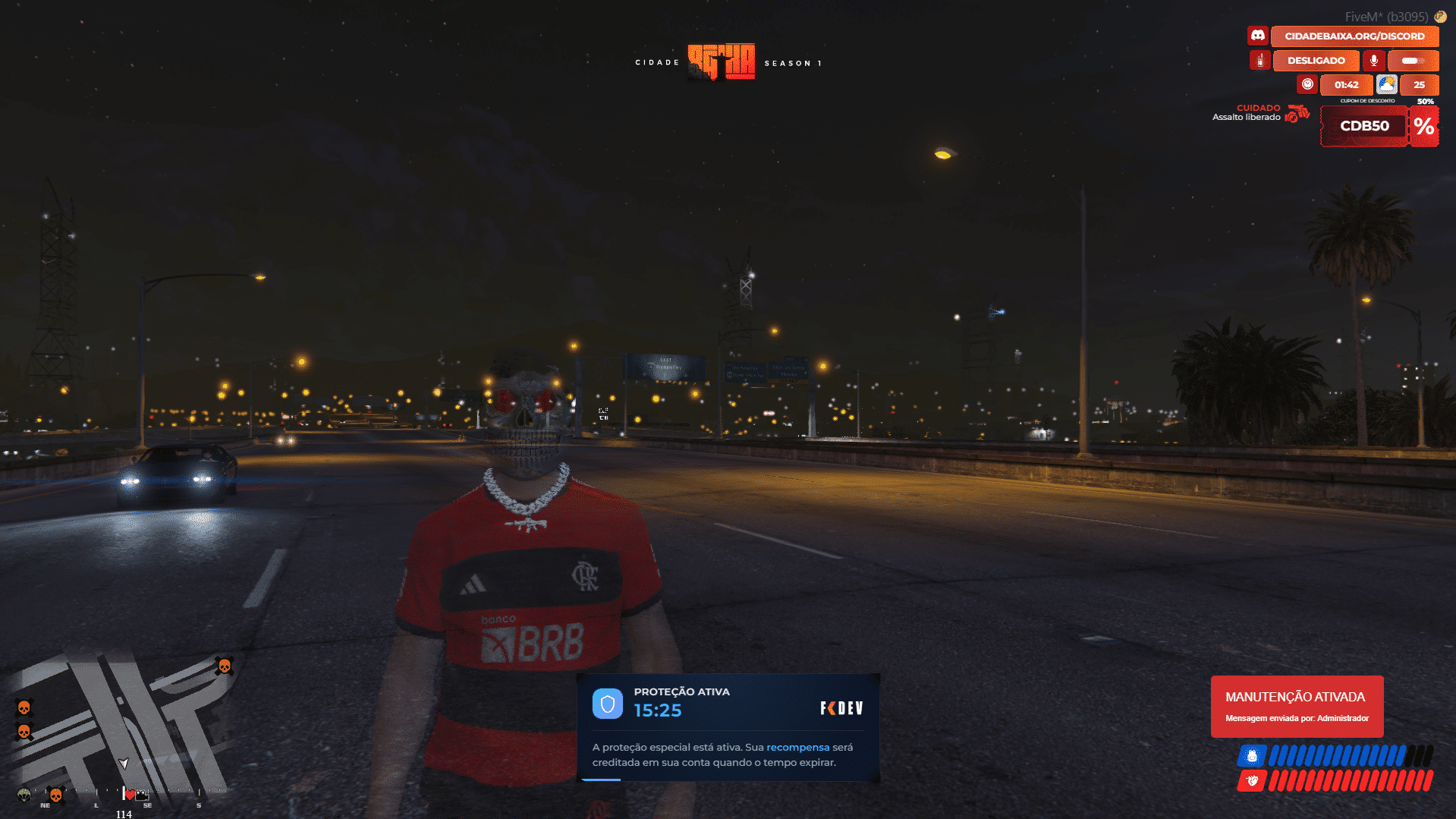
Task: Click the parachute blip on the minimap
Action: 24,795
